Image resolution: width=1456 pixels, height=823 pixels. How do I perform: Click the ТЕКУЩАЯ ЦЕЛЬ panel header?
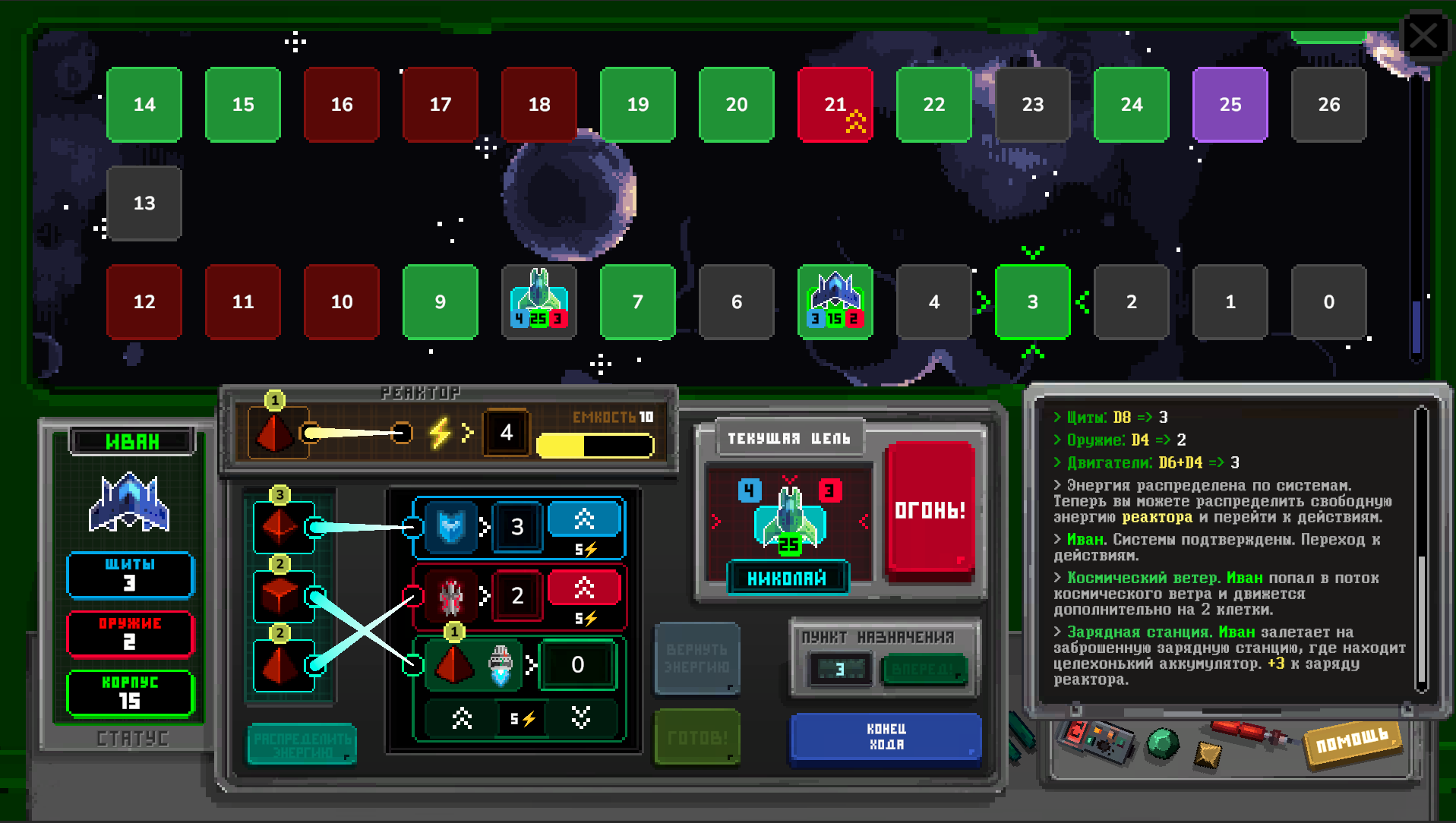coord(789,439)
